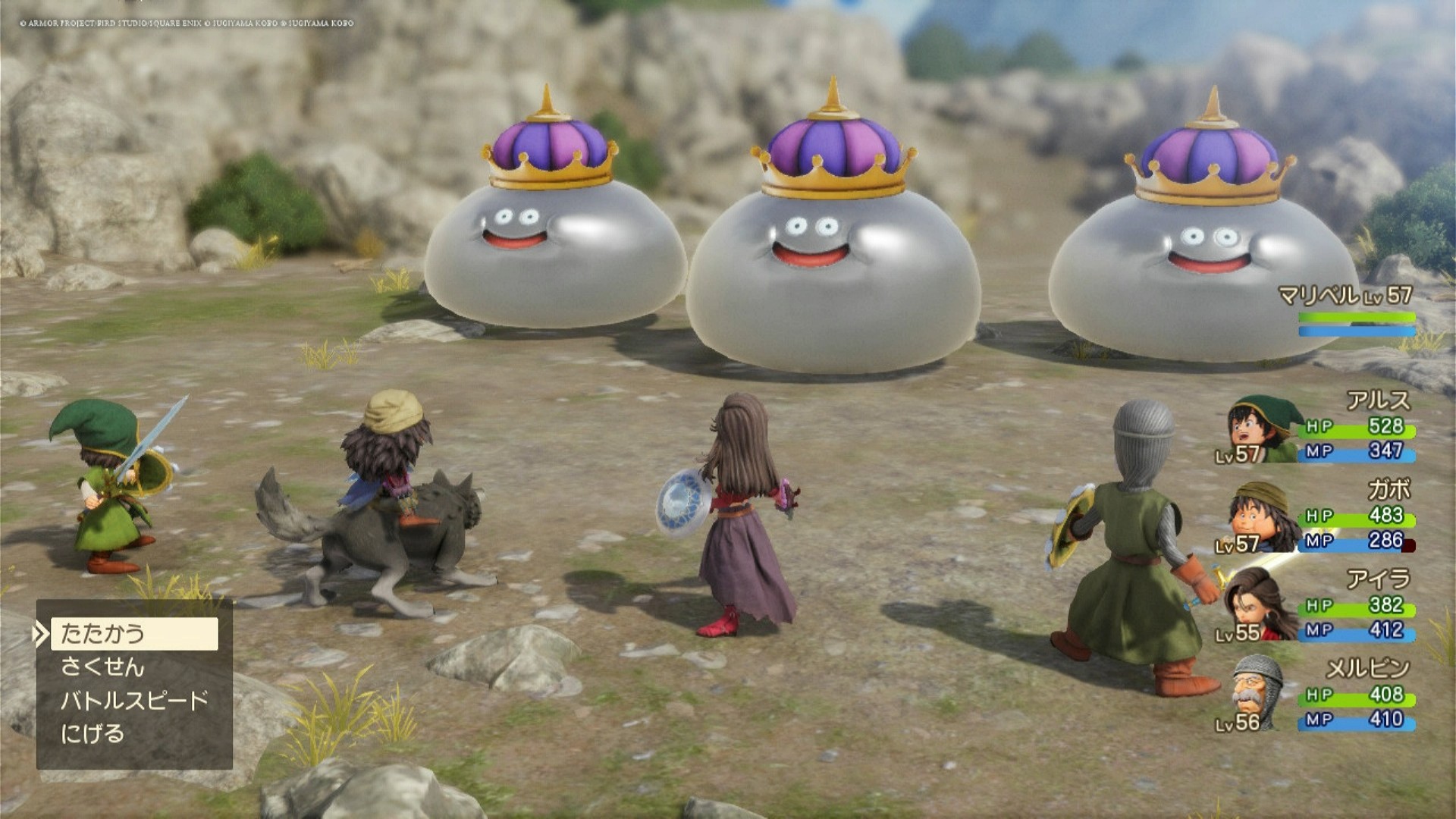Choose the バトルスピード menu entry
1456x819 pixels.
click(134, 701)
